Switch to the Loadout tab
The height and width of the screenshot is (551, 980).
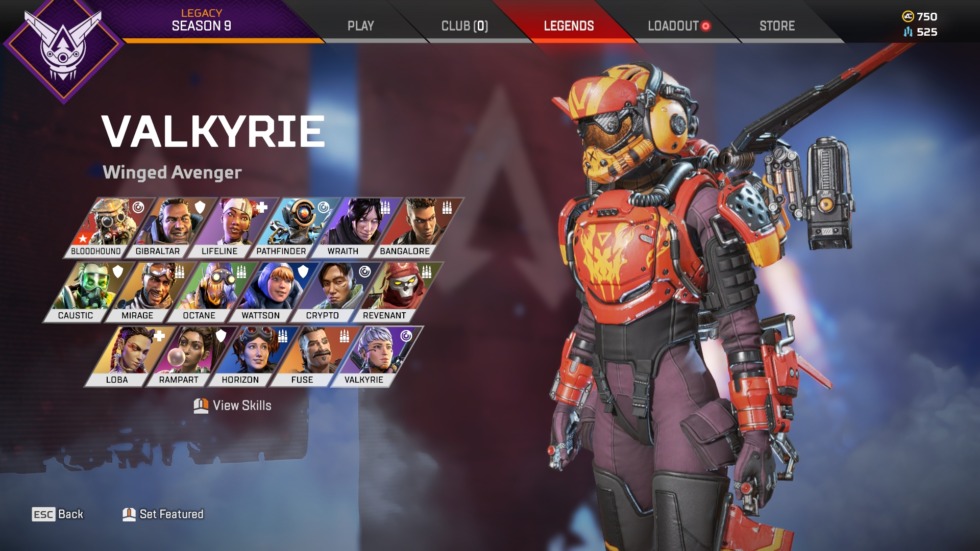pos(677,26)
